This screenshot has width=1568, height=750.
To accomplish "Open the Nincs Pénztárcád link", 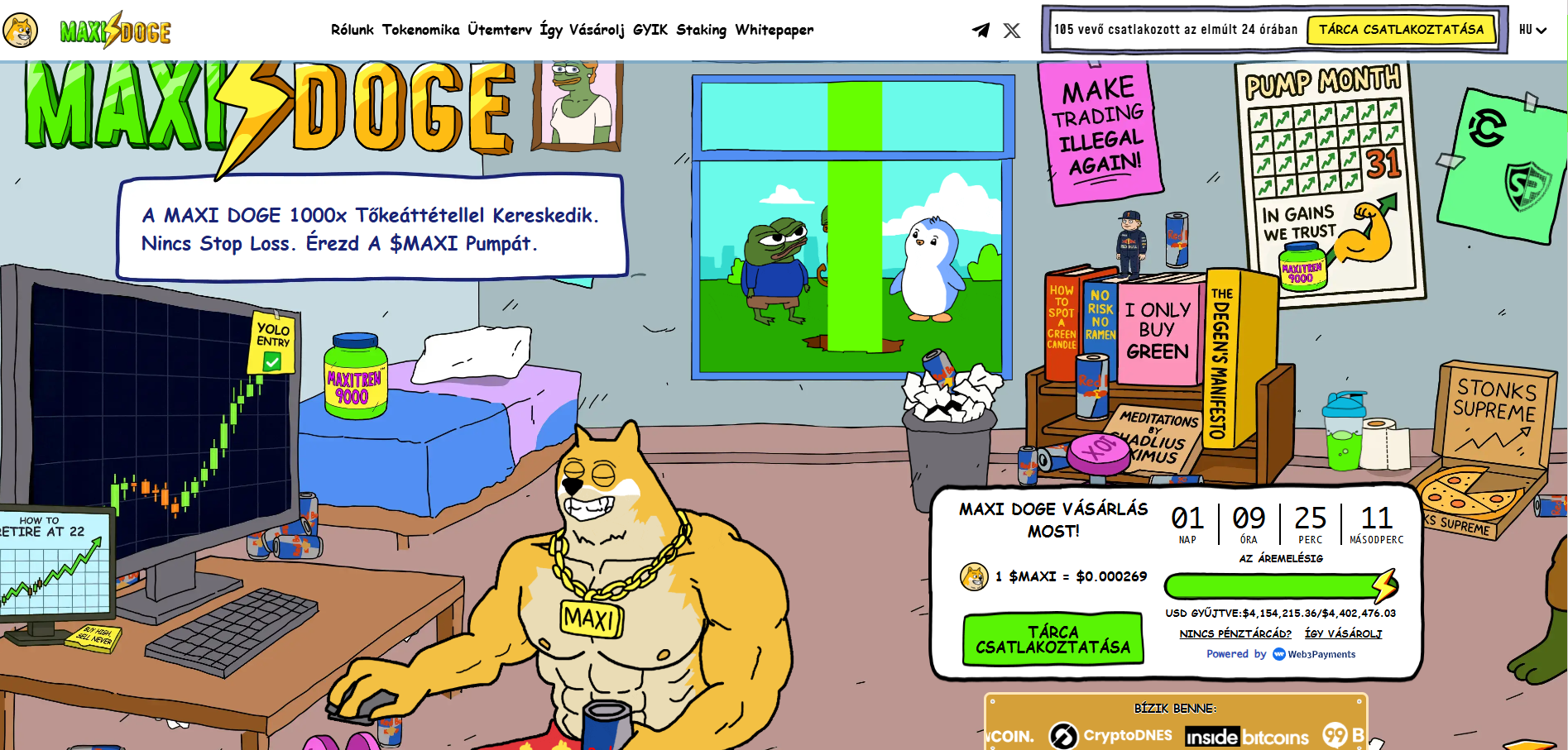I will point(1235,633).
